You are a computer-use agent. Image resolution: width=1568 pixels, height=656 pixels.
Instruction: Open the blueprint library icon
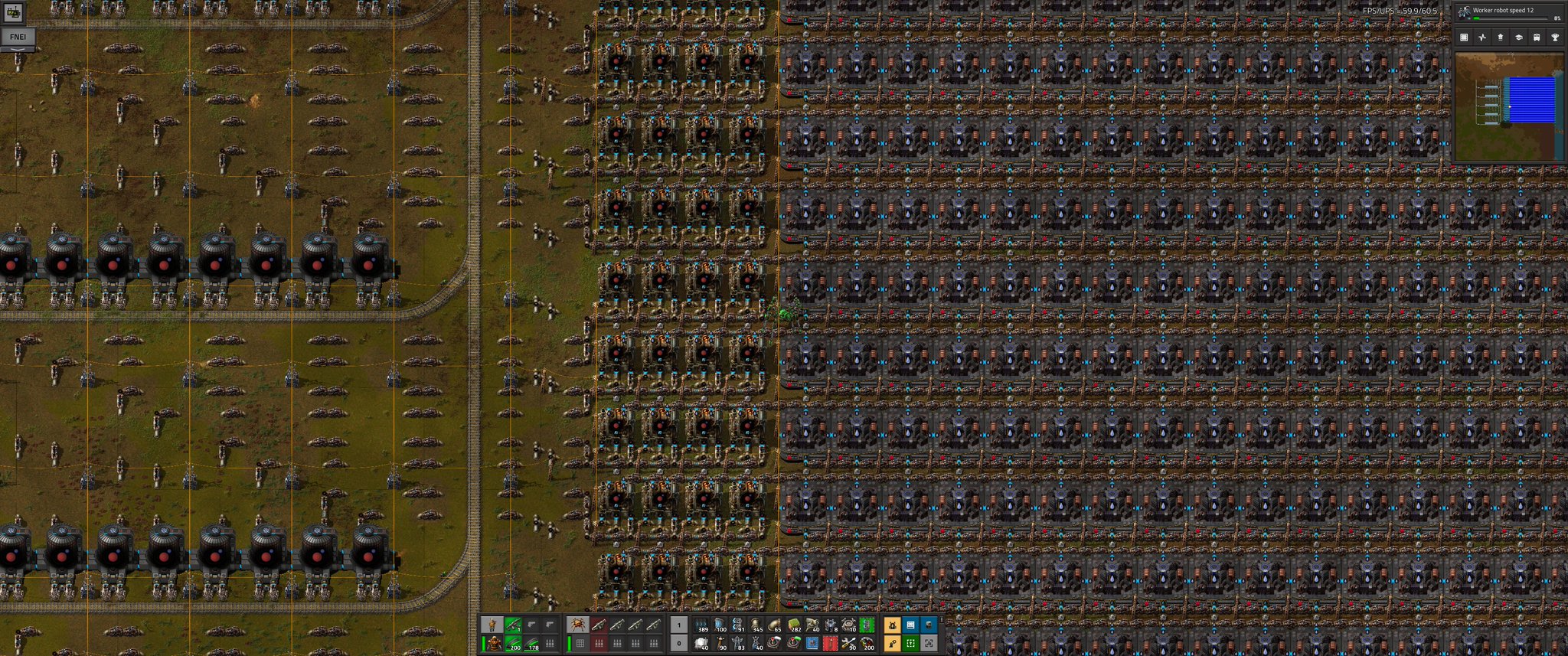(1464, 37)
